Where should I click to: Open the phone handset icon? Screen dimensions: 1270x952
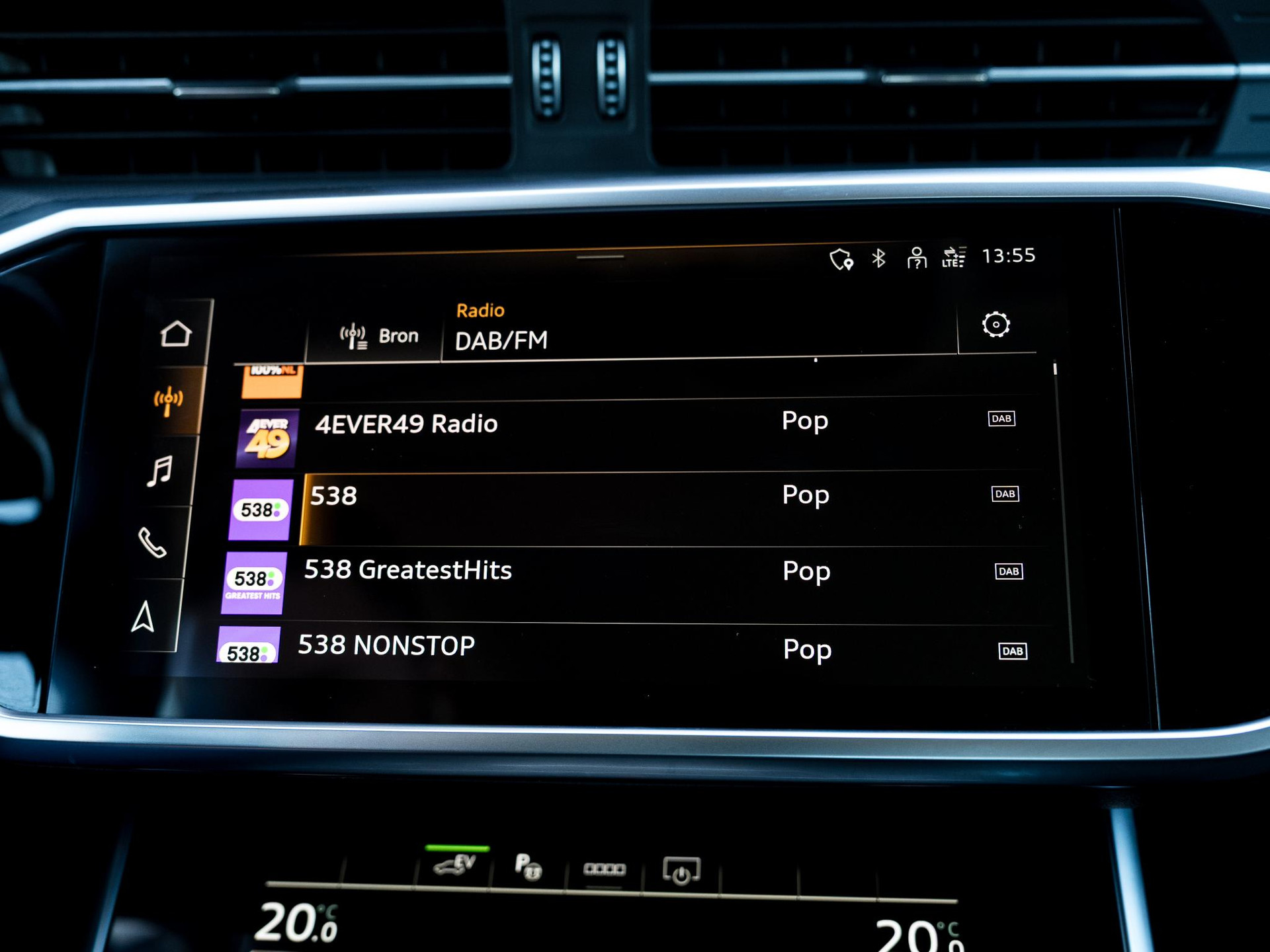[152, 543]
